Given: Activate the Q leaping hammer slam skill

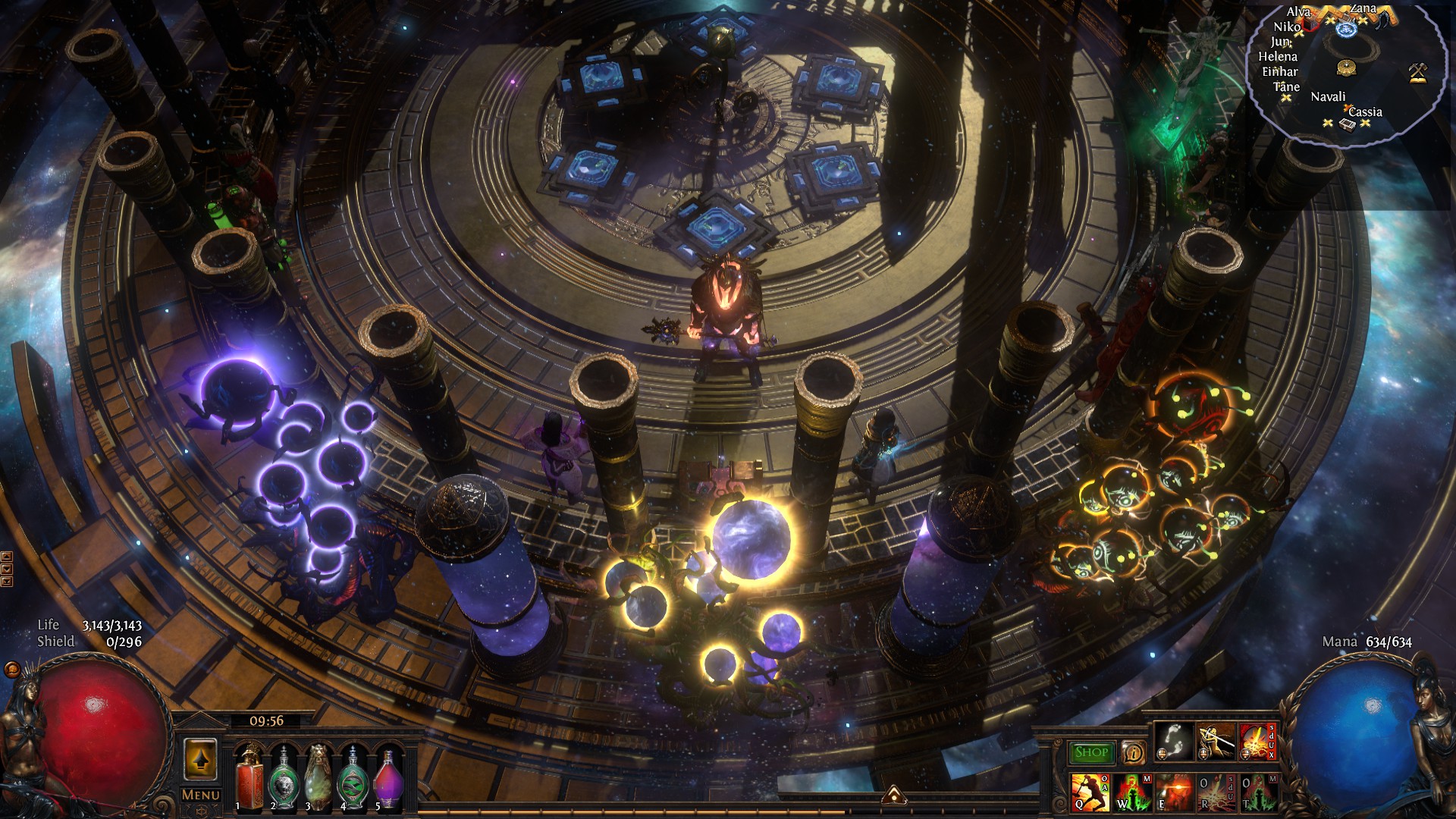Looking at the screenshot, I should (1090, 792).
